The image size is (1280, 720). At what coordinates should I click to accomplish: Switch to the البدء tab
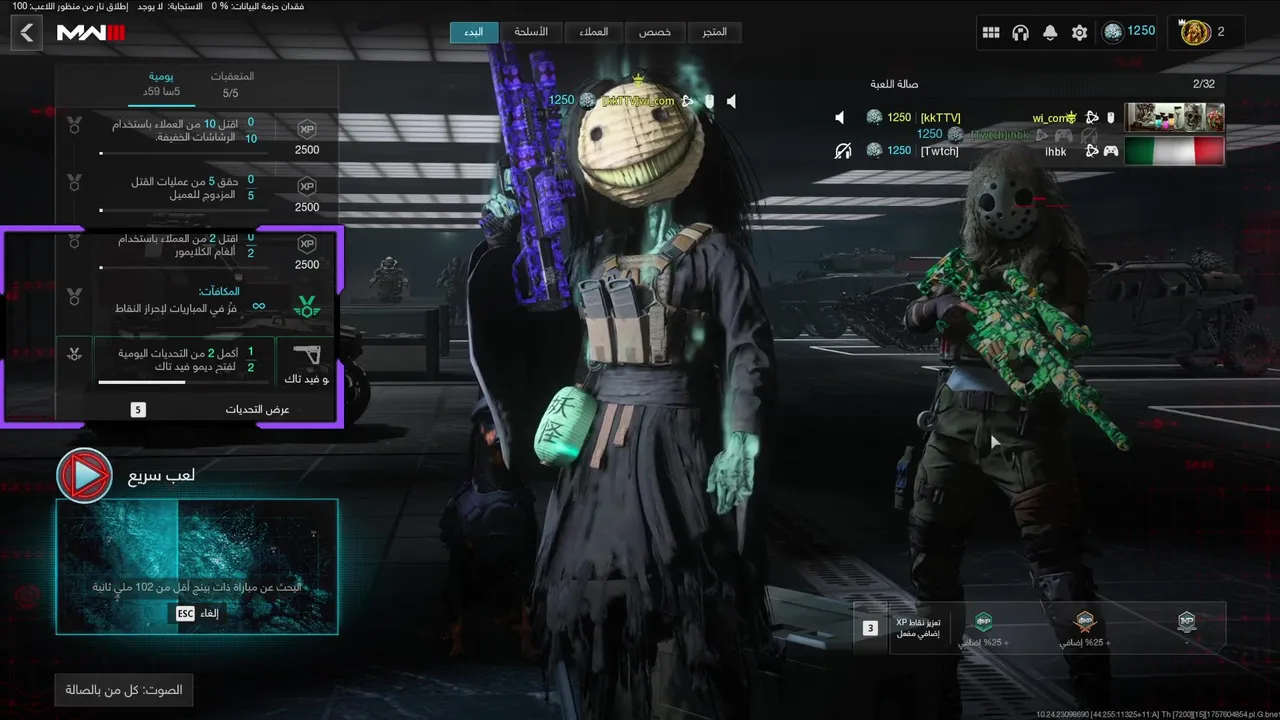point(474,32)
